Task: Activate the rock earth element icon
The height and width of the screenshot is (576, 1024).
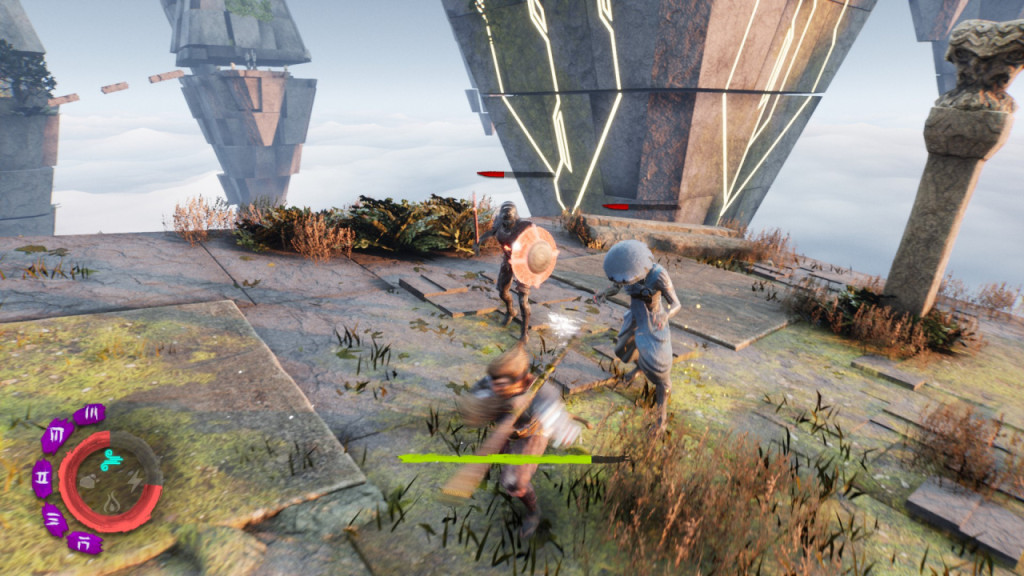Action: [89, 480]
